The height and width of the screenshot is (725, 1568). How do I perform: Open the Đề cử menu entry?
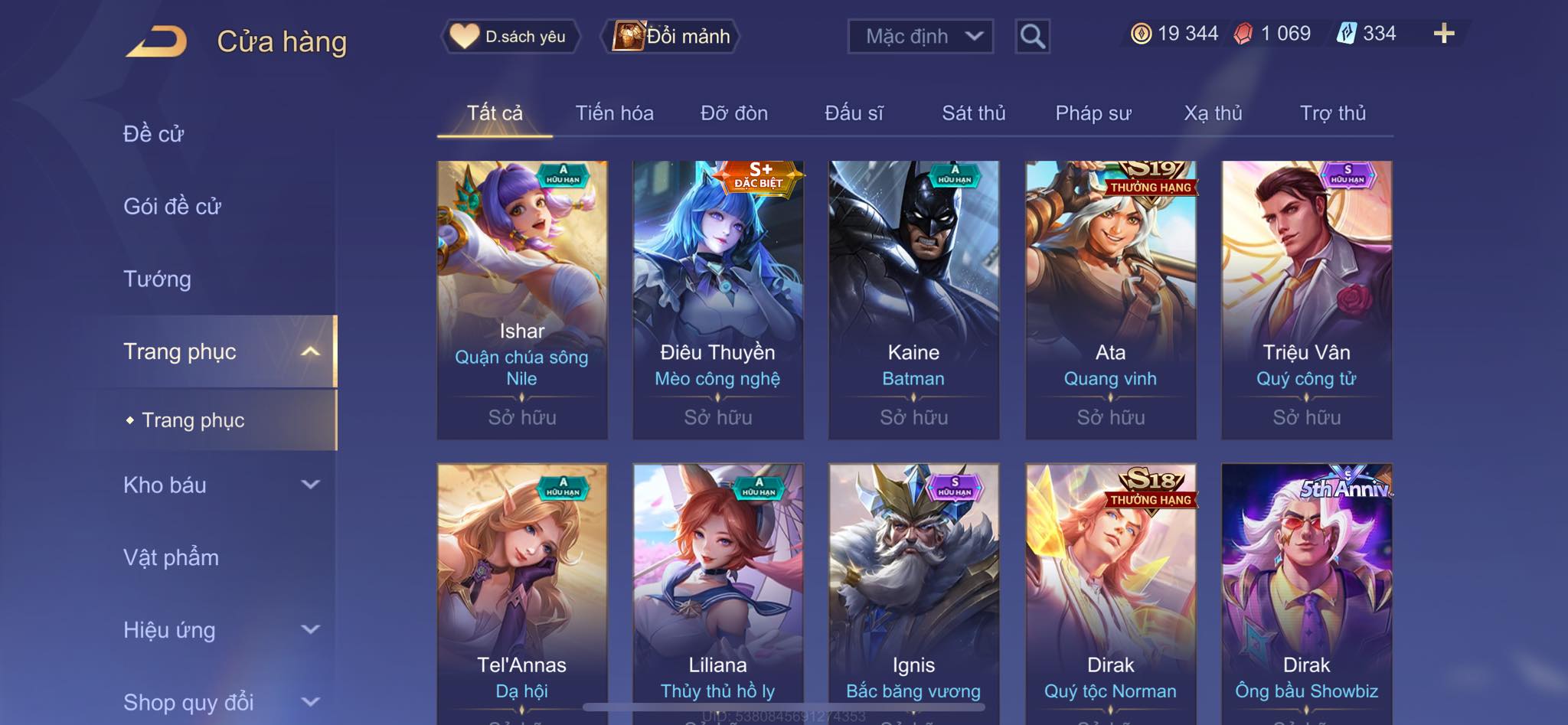click(153, 134)
